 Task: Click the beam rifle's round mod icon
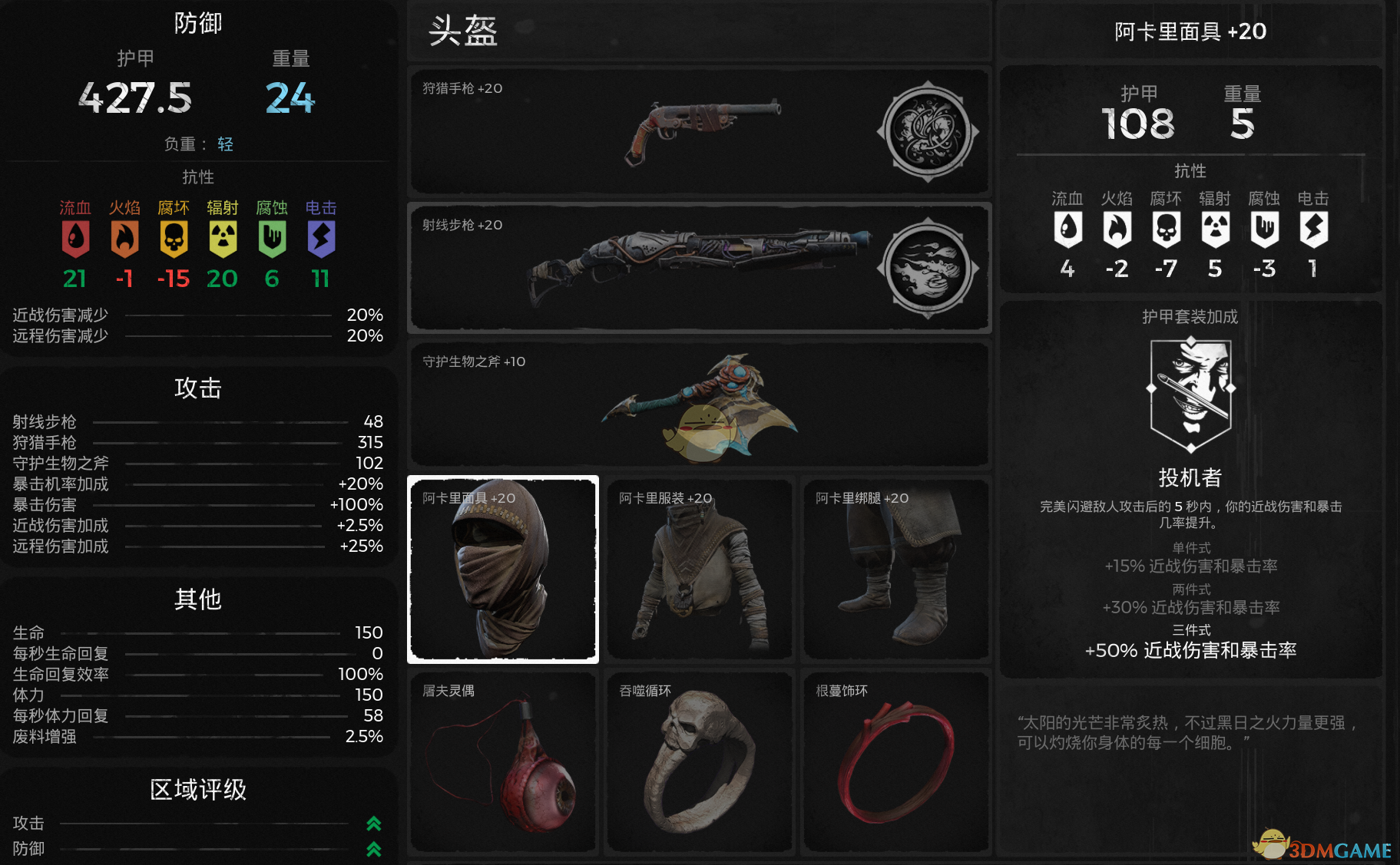click(x=928, y=269)
